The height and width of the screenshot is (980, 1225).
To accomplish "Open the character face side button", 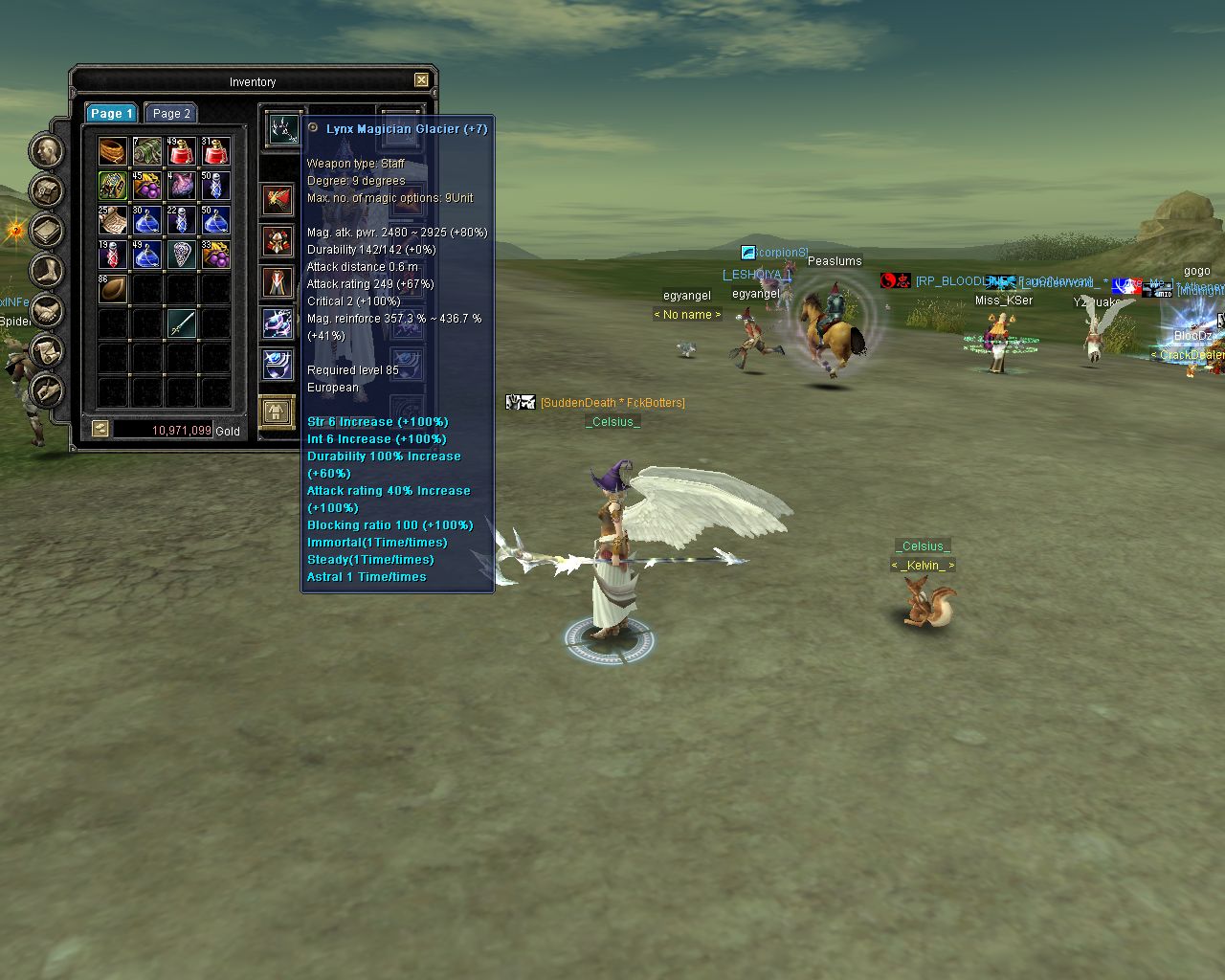I will pyautogui.click(x=47, y=150).
